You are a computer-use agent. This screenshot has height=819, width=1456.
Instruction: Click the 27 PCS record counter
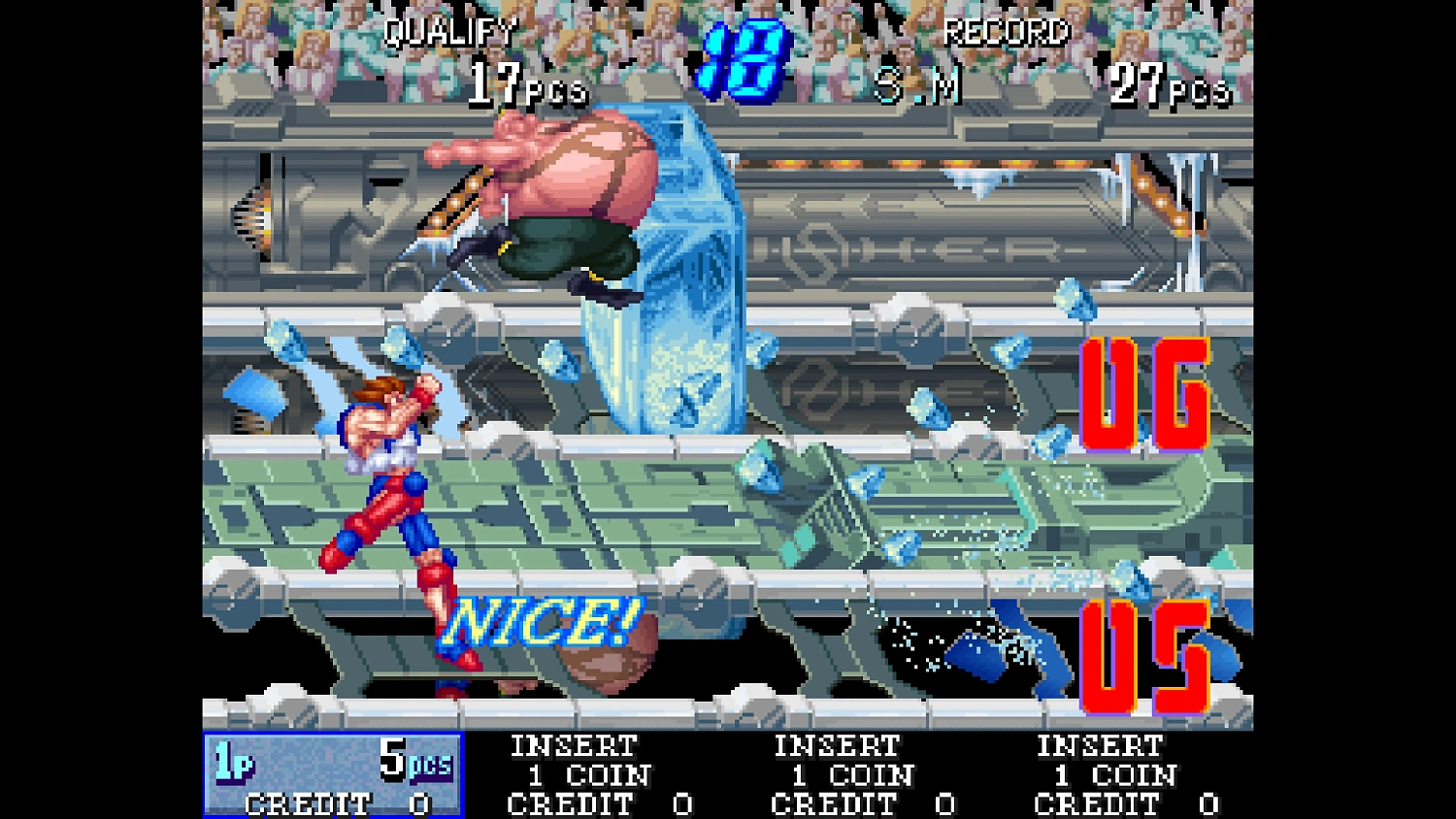(x=1165, y=85)
